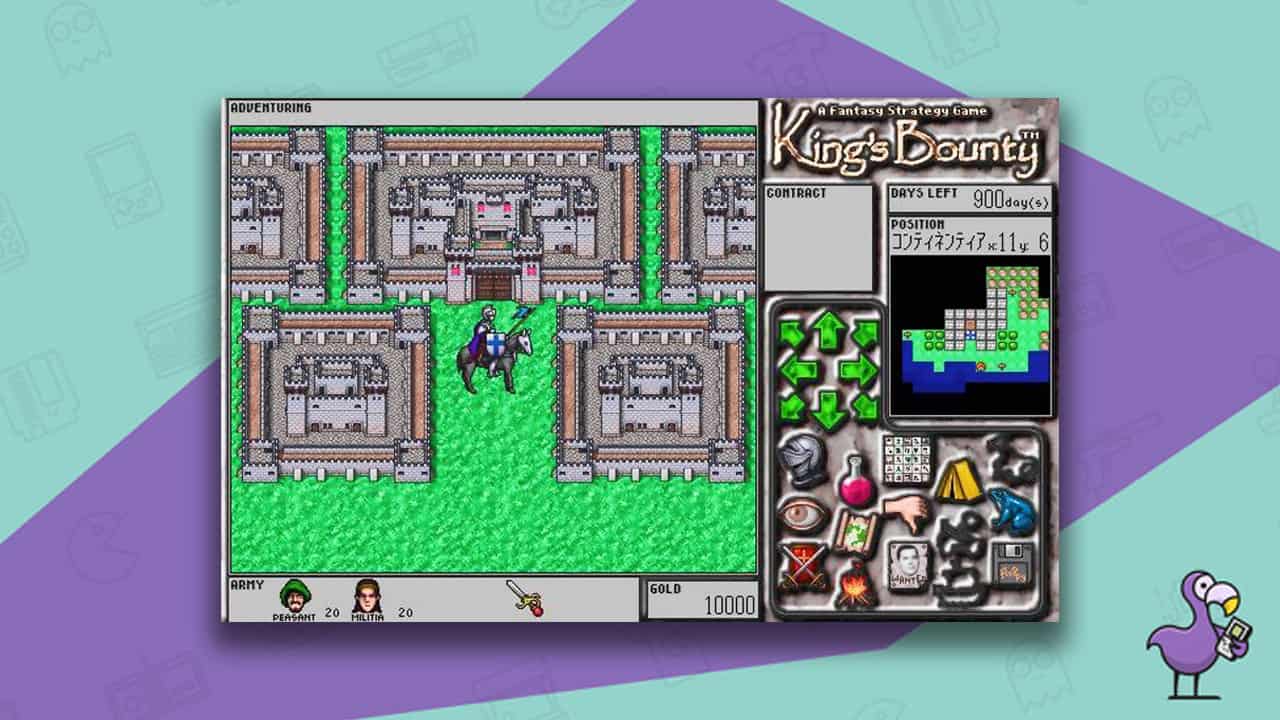1280x720 pixels.
Task: Make camp using the yellow tent icon
Action: (958, 480)
